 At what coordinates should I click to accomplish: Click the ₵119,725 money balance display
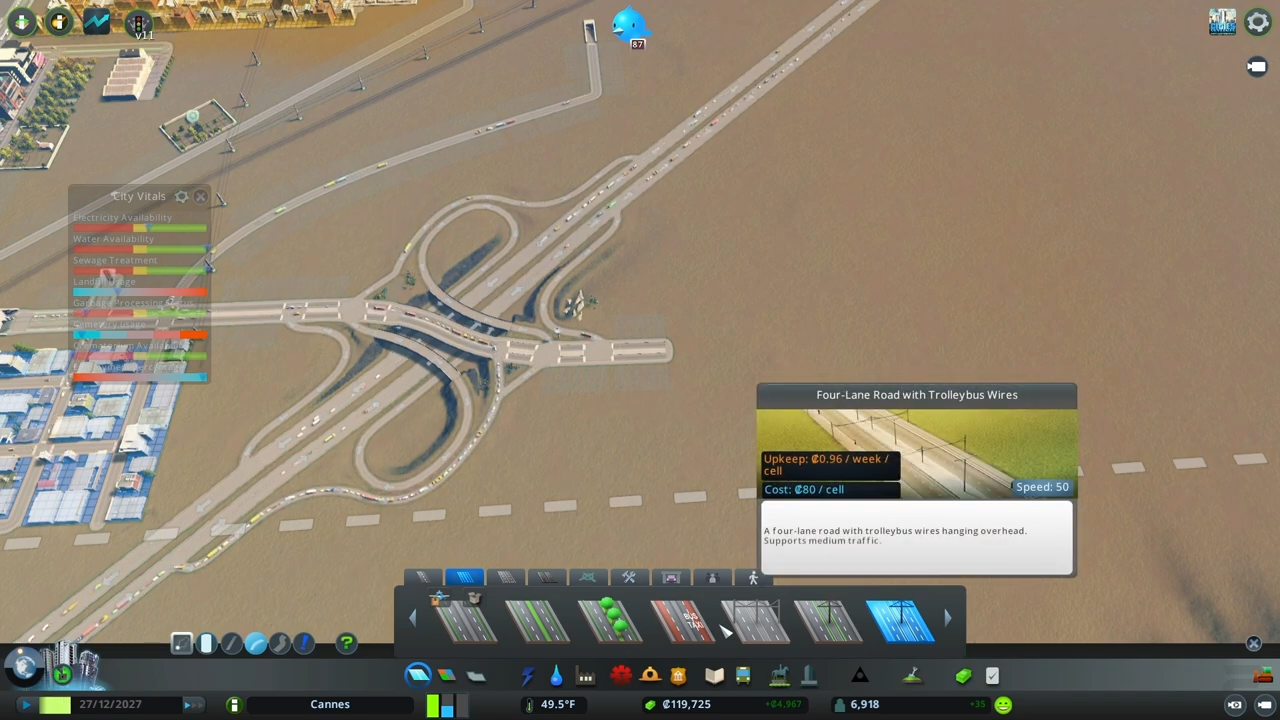(x=686, y=703)
